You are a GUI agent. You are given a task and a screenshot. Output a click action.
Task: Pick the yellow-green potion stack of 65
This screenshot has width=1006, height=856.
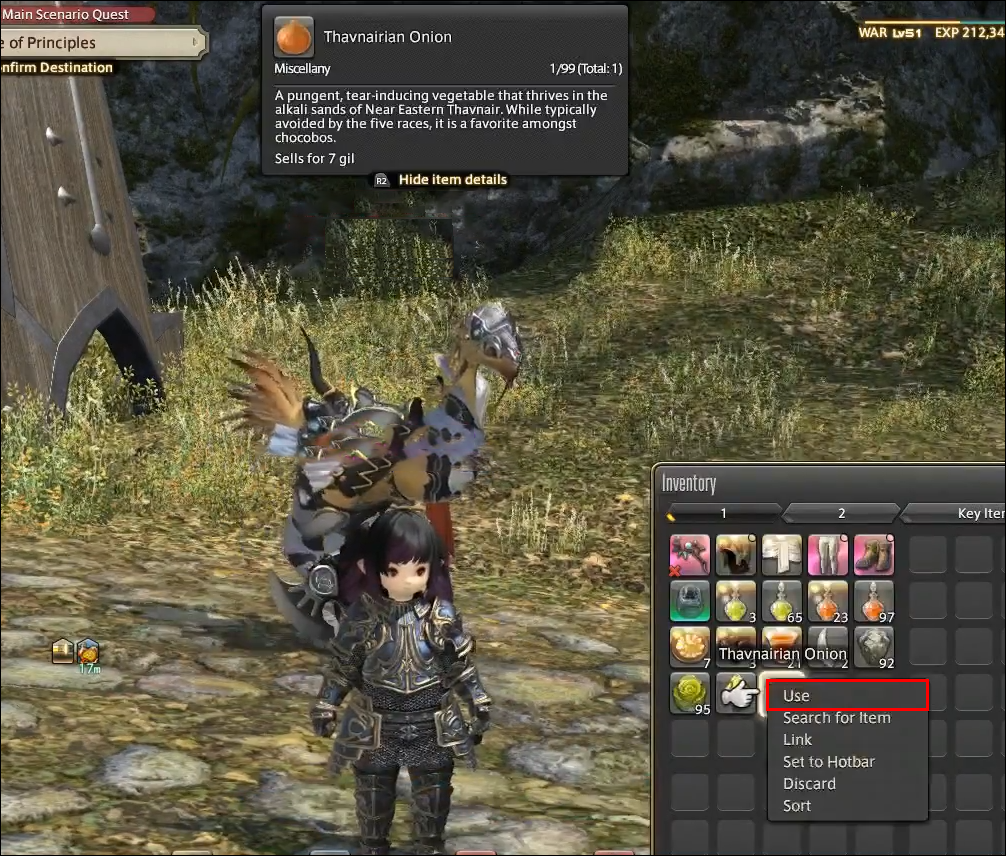tap(782, 601)
